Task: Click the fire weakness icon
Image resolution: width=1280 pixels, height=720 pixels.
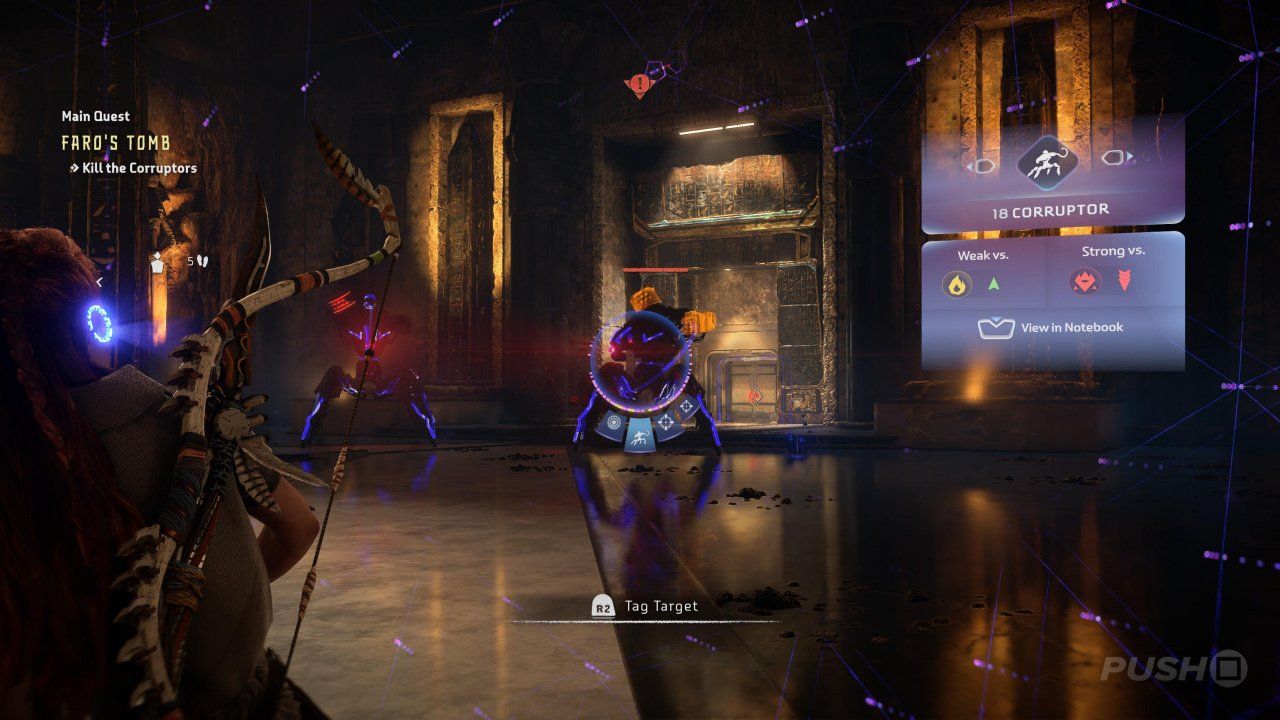Action: (958, 285)
